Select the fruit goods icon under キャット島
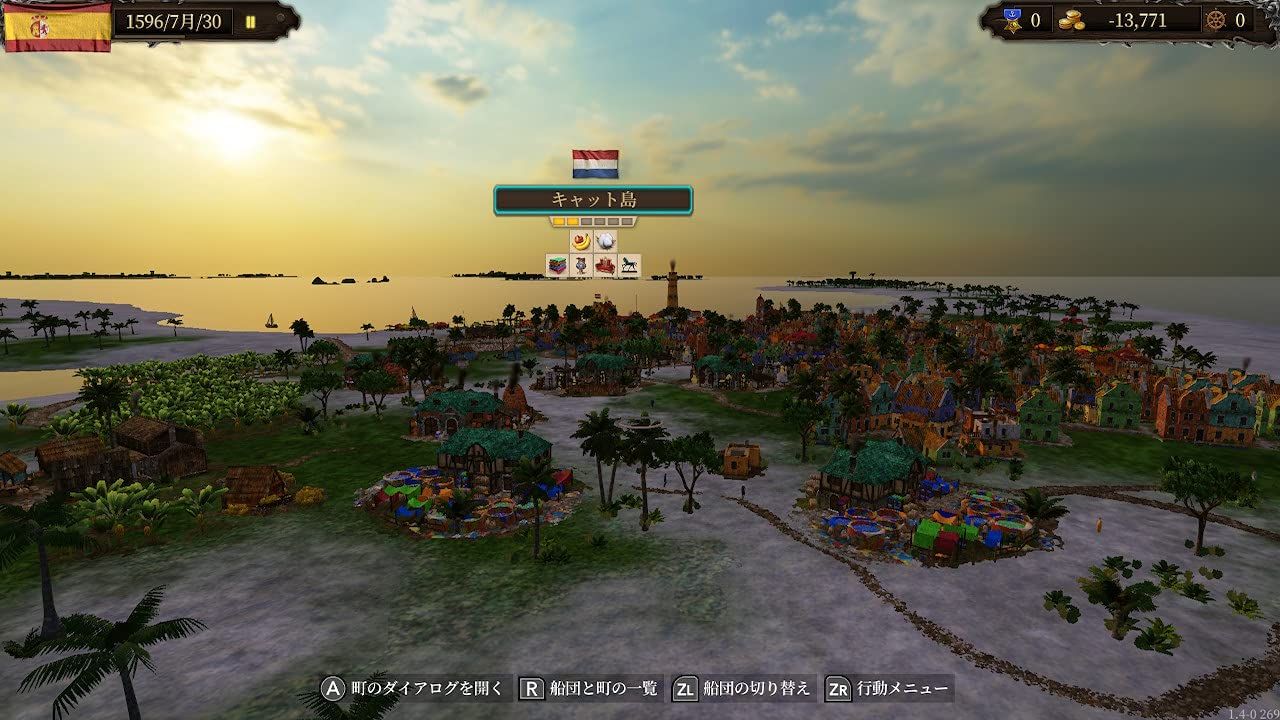The image size is (1280, 720). coord(582,241)
